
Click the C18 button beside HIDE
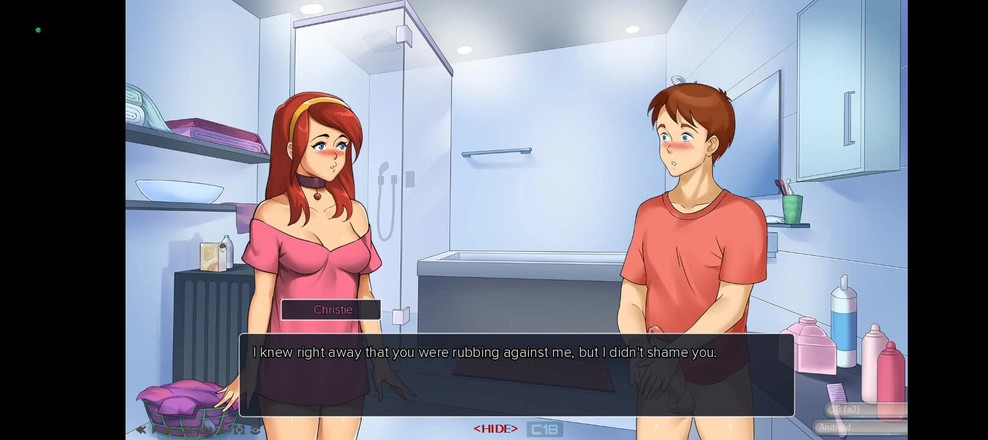544,428
